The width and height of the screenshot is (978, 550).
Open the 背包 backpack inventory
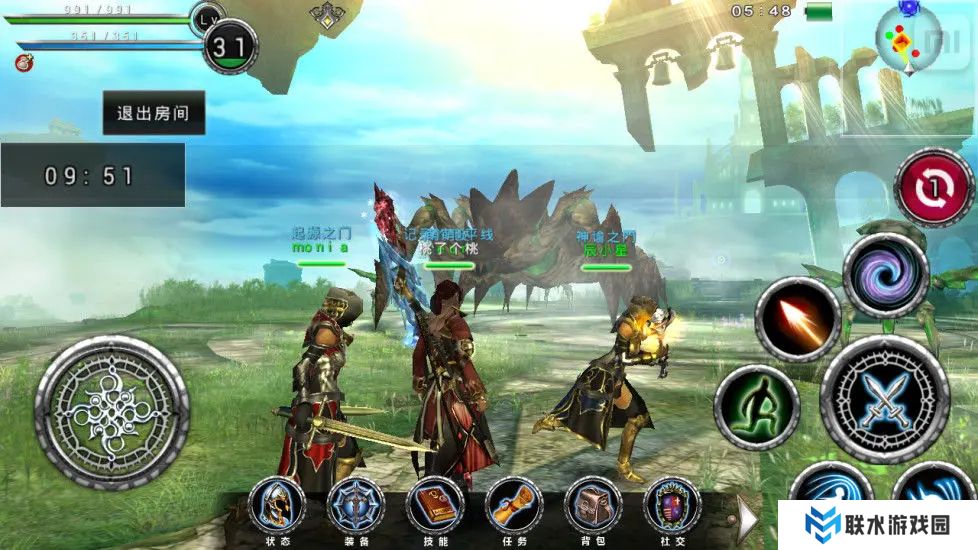point(593,504)
